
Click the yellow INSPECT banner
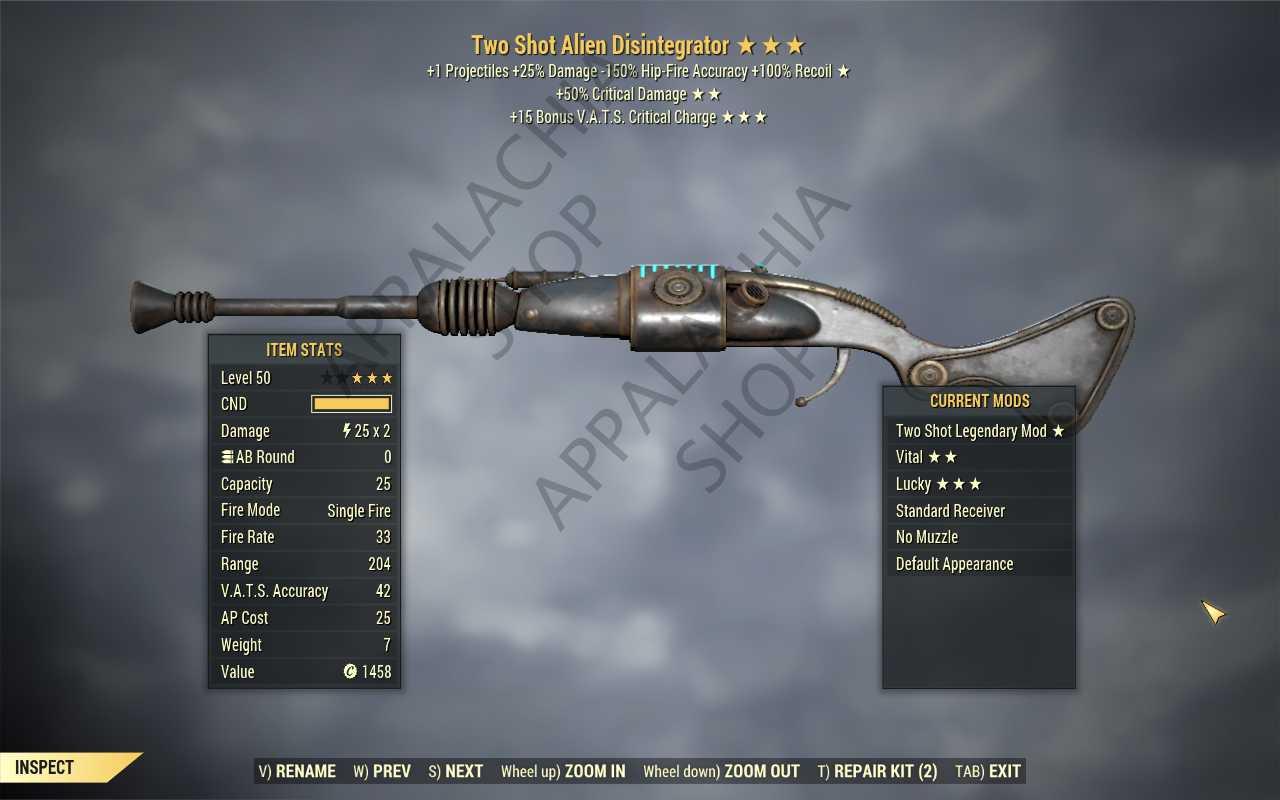pyautogui.click(x=43, y=767)
